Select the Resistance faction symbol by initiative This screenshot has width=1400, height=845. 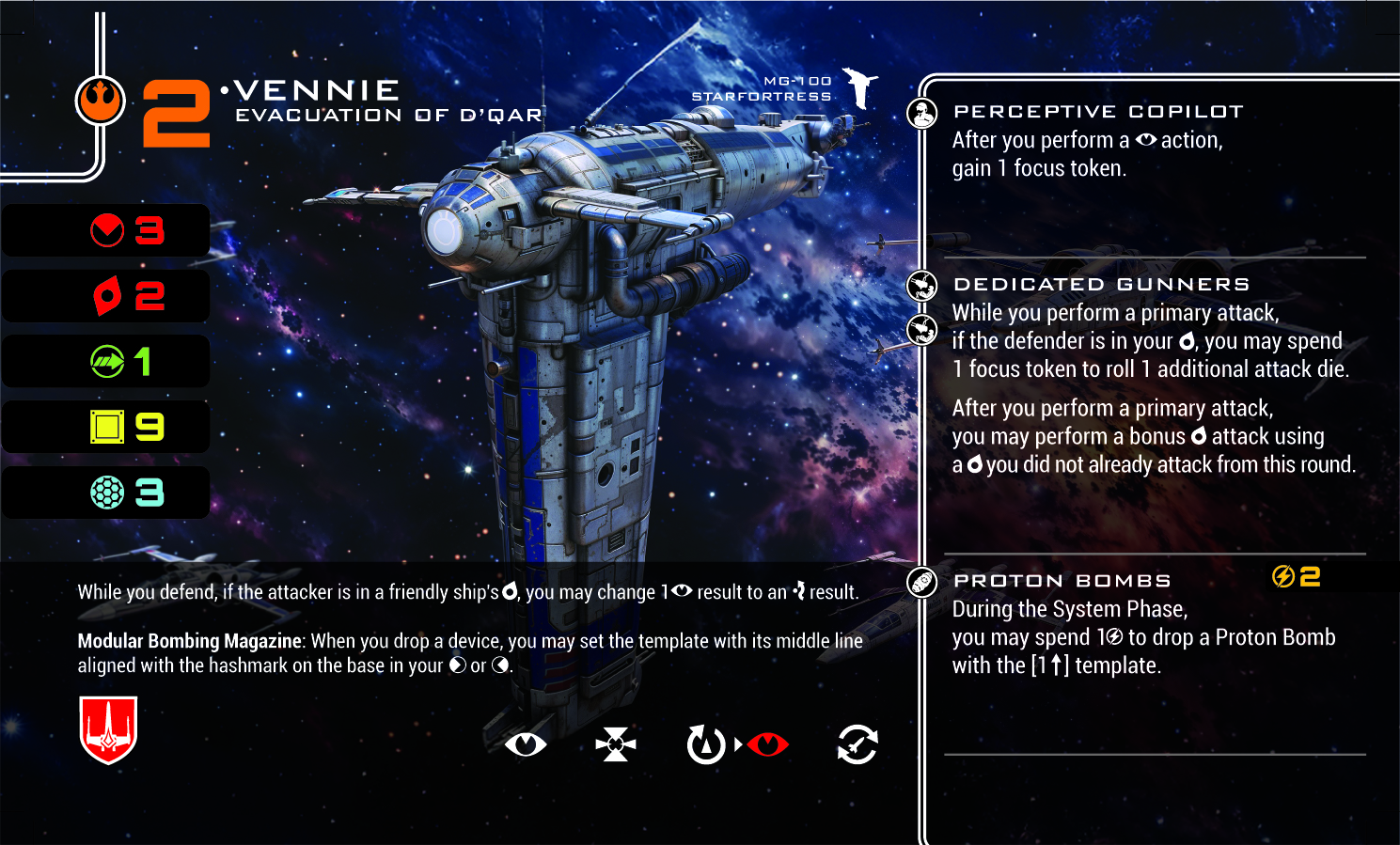101,102
